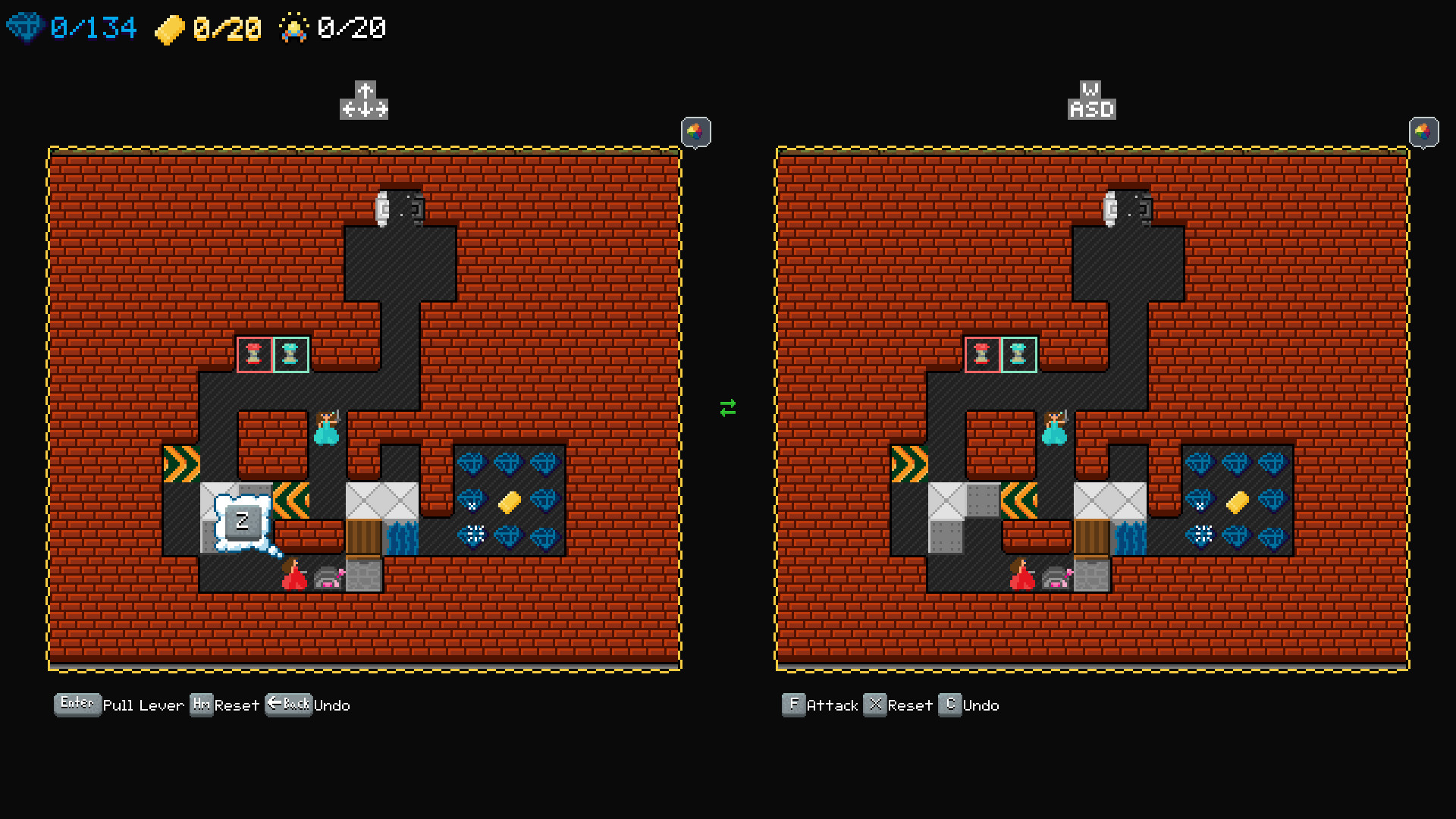The height and width of the screenshot is (819, 1456).
Task: Click the gold bar pickup in the treasure room
Action: [x=509, y=501]
